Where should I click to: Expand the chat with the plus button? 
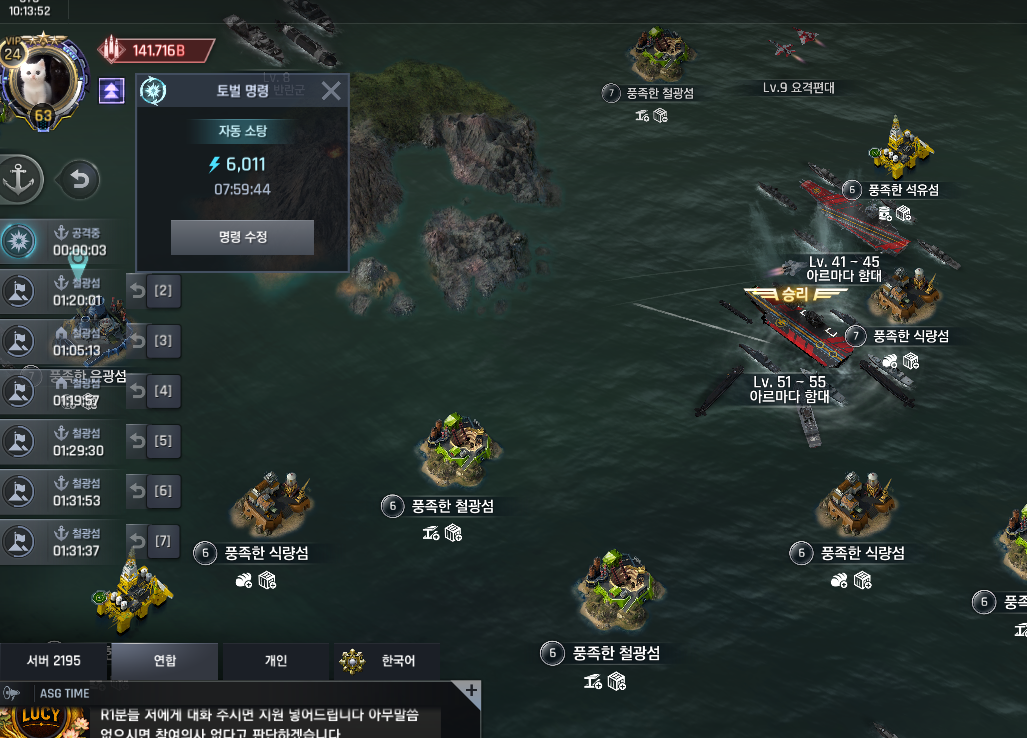[471, 691]
